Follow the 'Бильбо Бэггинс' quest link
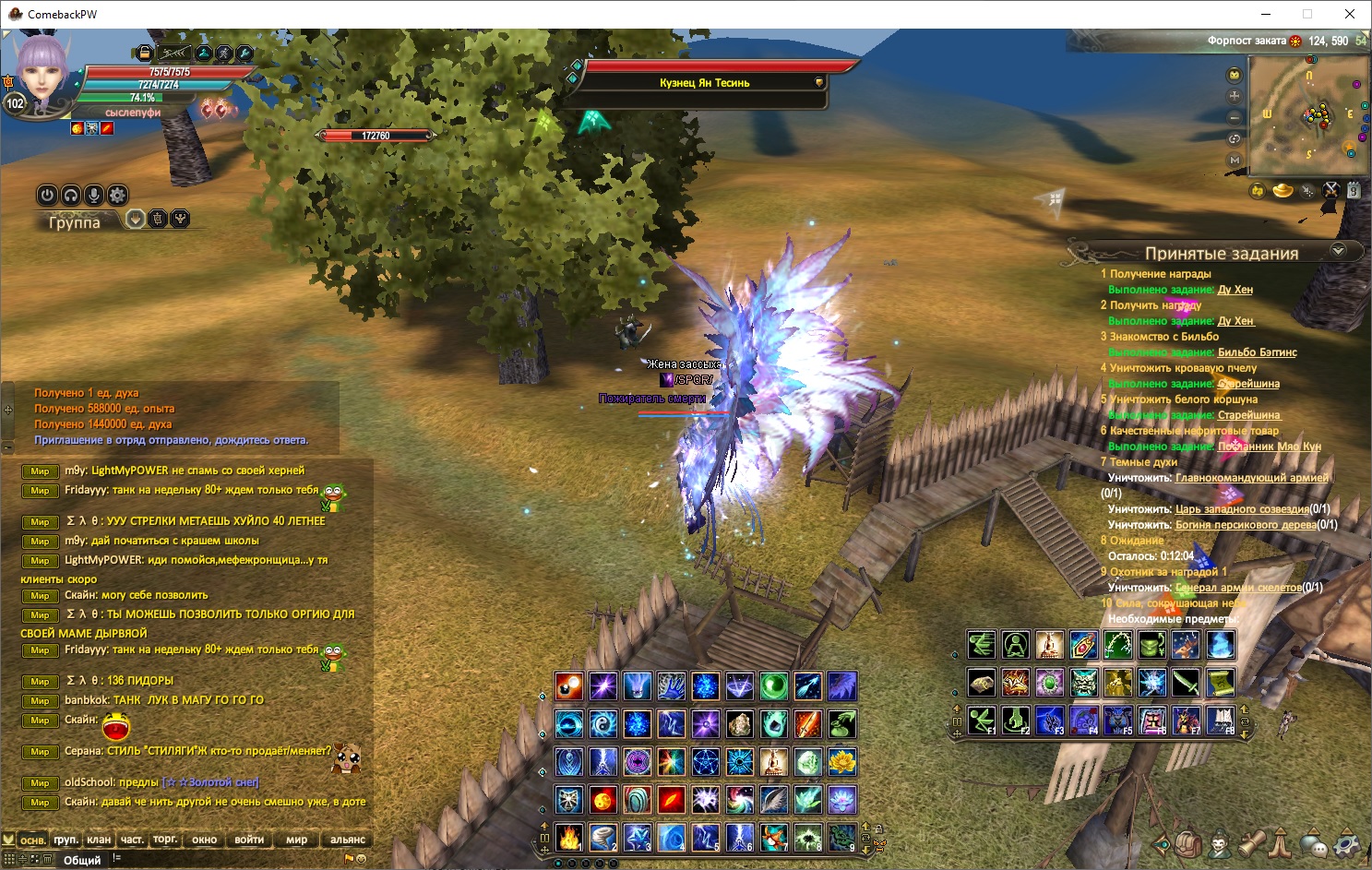The height and width of the screenshot is (870, 1372). pyautogui.click(x=1257, y=352)
